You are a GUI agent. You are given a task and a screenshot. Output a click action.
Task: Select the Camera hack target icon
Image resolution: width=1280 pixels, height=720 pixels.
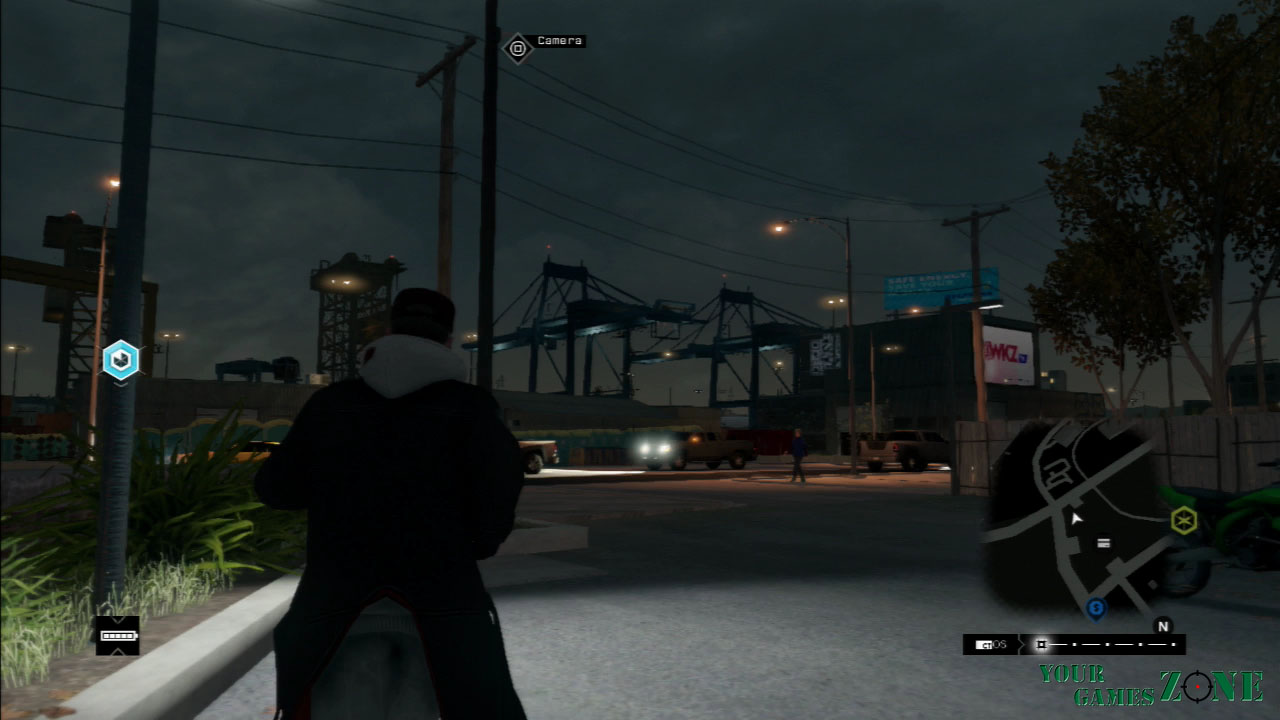[x=517, y=47]
